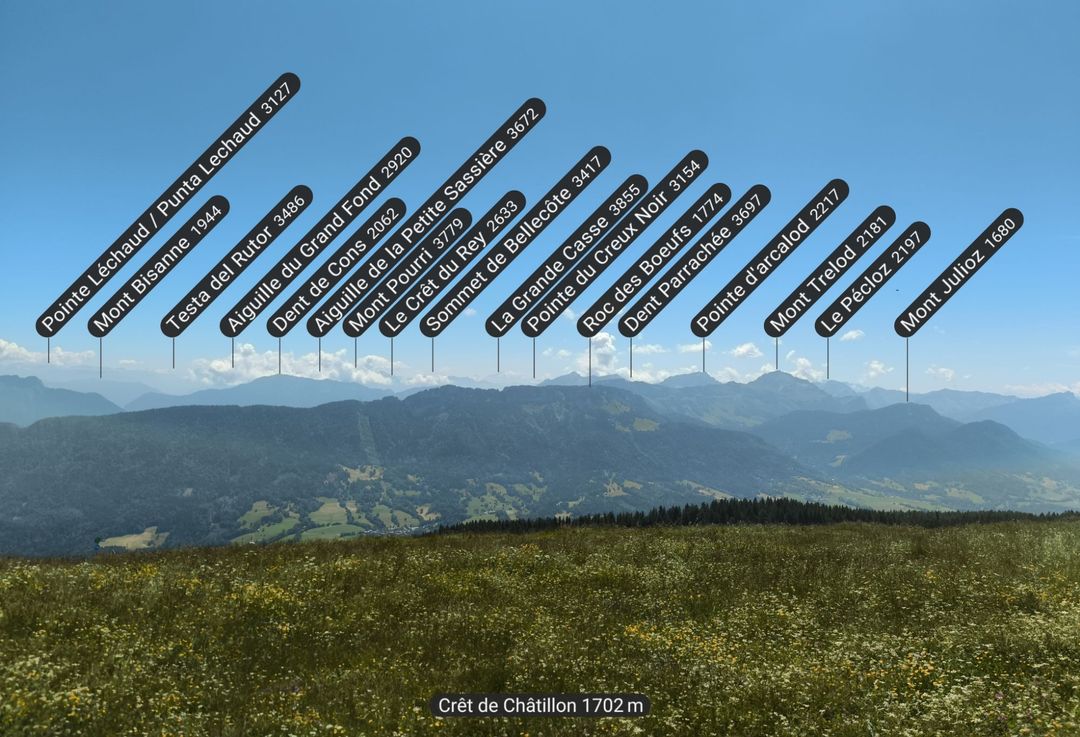Select La Grande Casse 3855 label
This screenshot has height=737, width=1080.
click(x=567, y=255)
